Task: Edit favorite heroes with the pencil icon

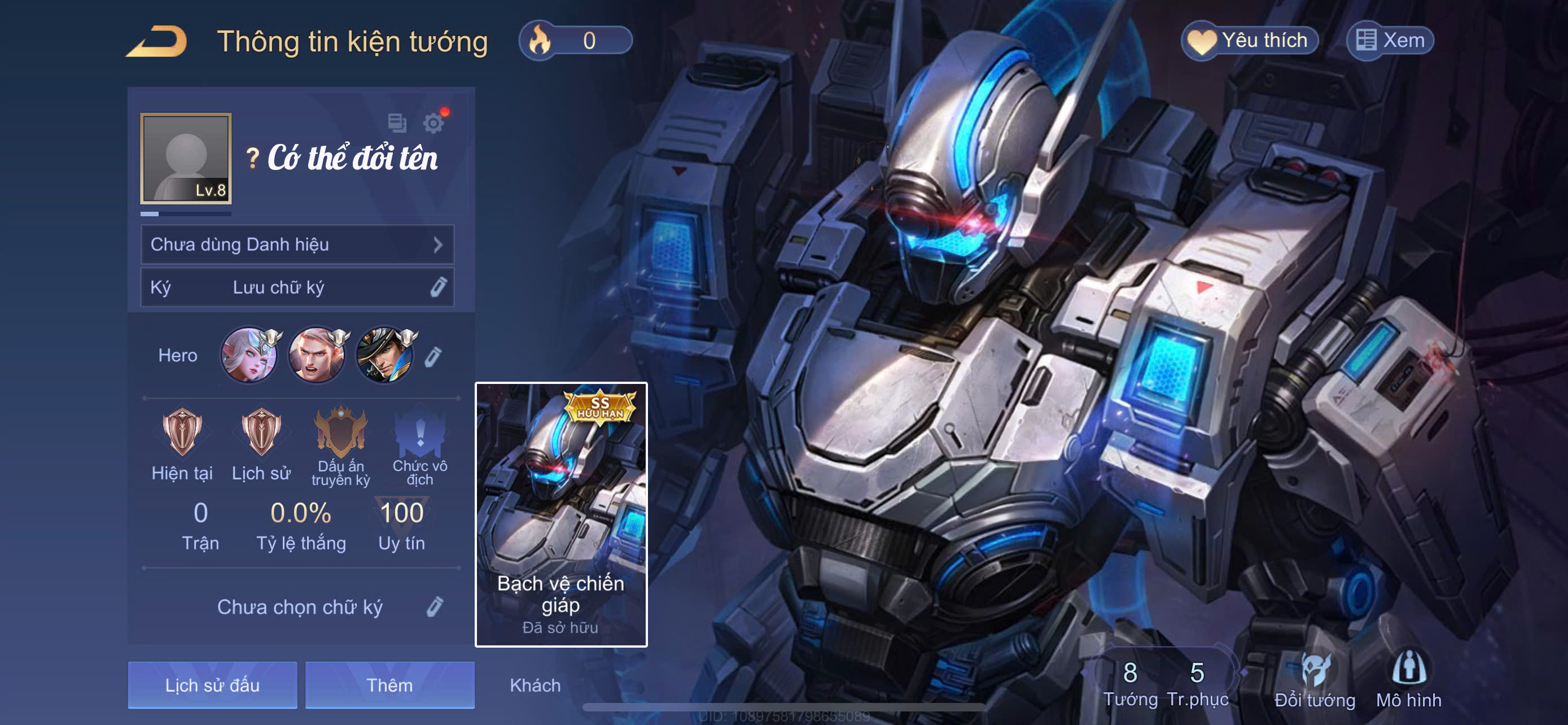Action: pos(433,357)
